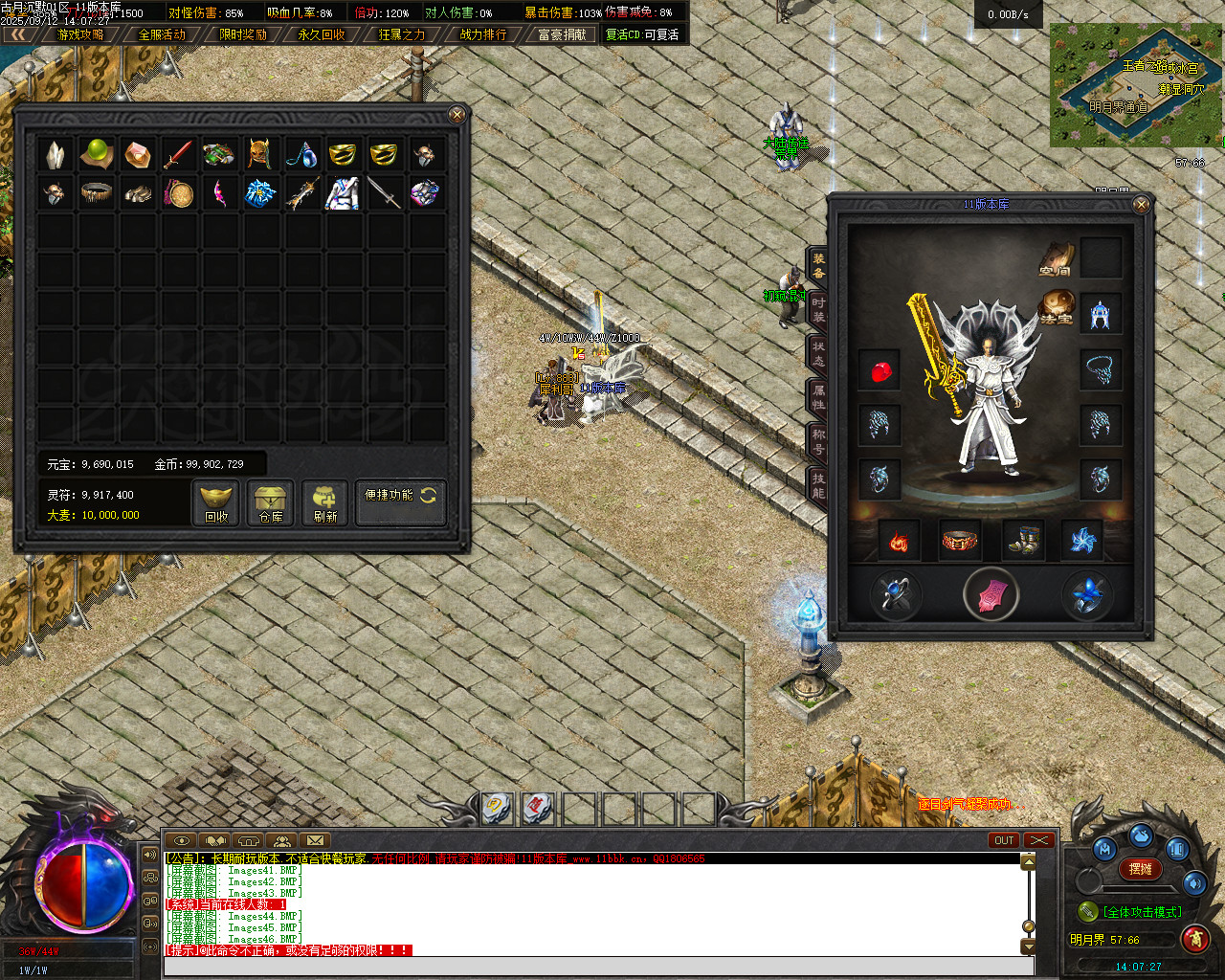Click the 摆摊 stall button
Image resolution: width=1225 pixels, height=980 pixels.
(1140, 869)
